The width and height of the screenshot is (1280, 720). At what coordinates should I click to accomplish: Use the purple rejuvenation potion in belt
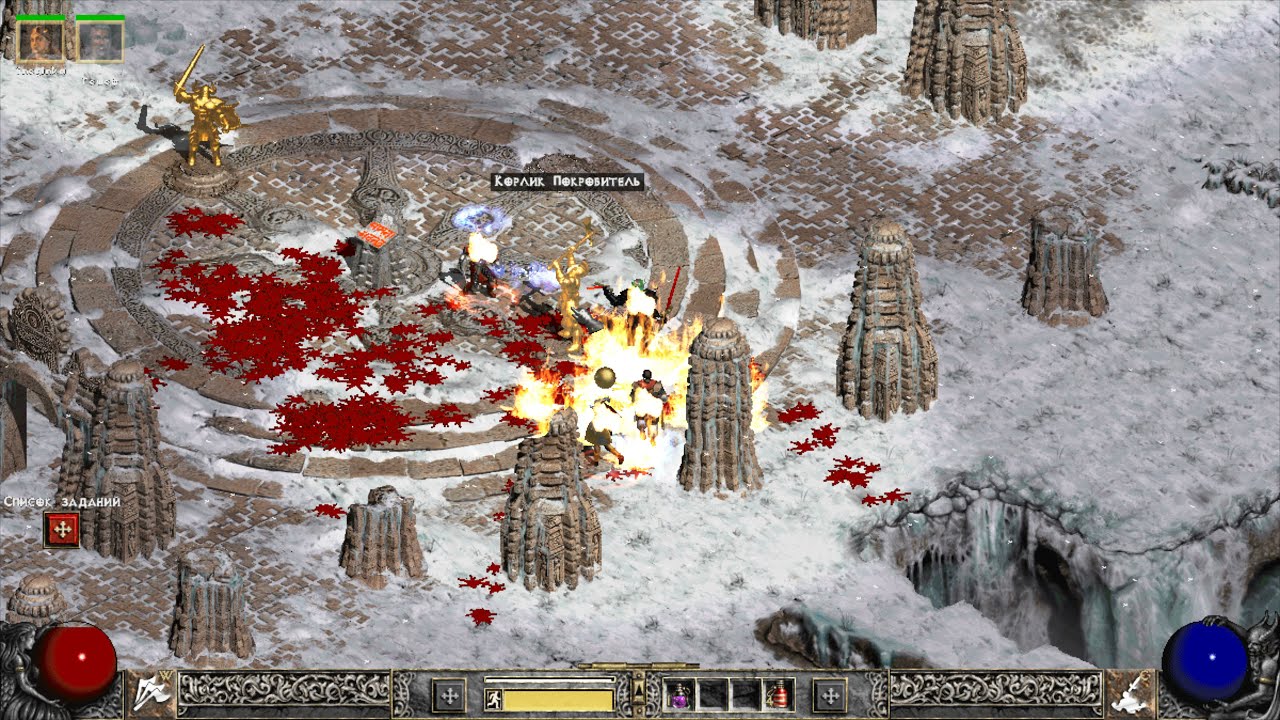point(680,694)
